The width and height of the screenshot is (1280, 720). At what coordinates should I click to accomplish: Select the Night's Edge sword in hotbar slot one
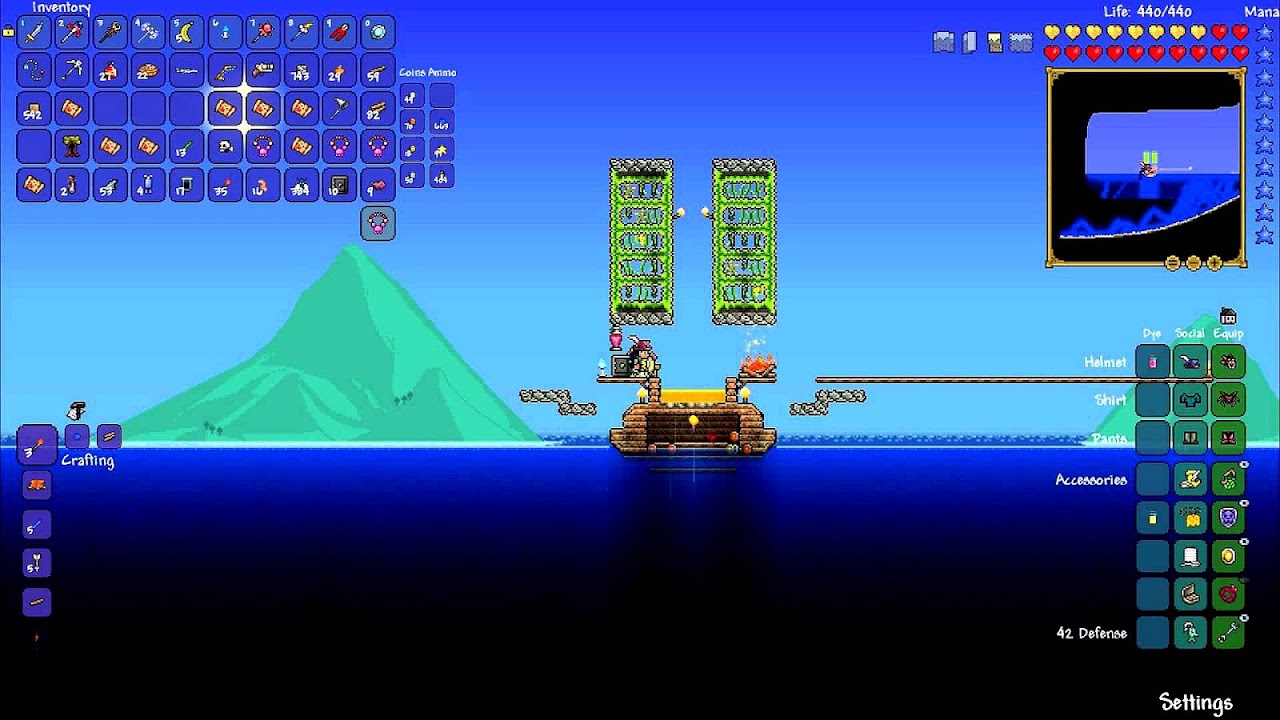[33, 31]
